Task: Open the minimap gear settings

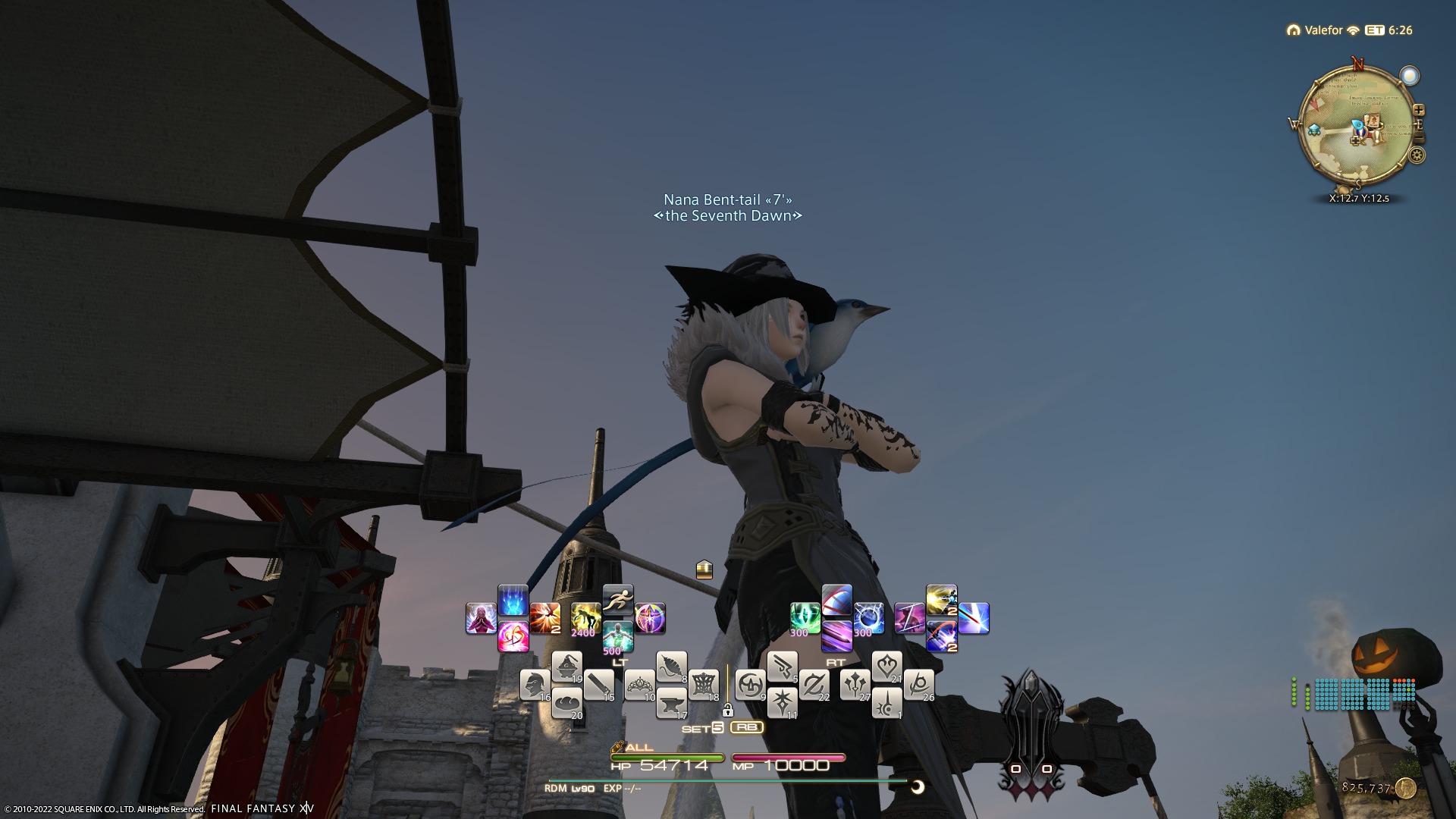Action: pos(1417,156)
